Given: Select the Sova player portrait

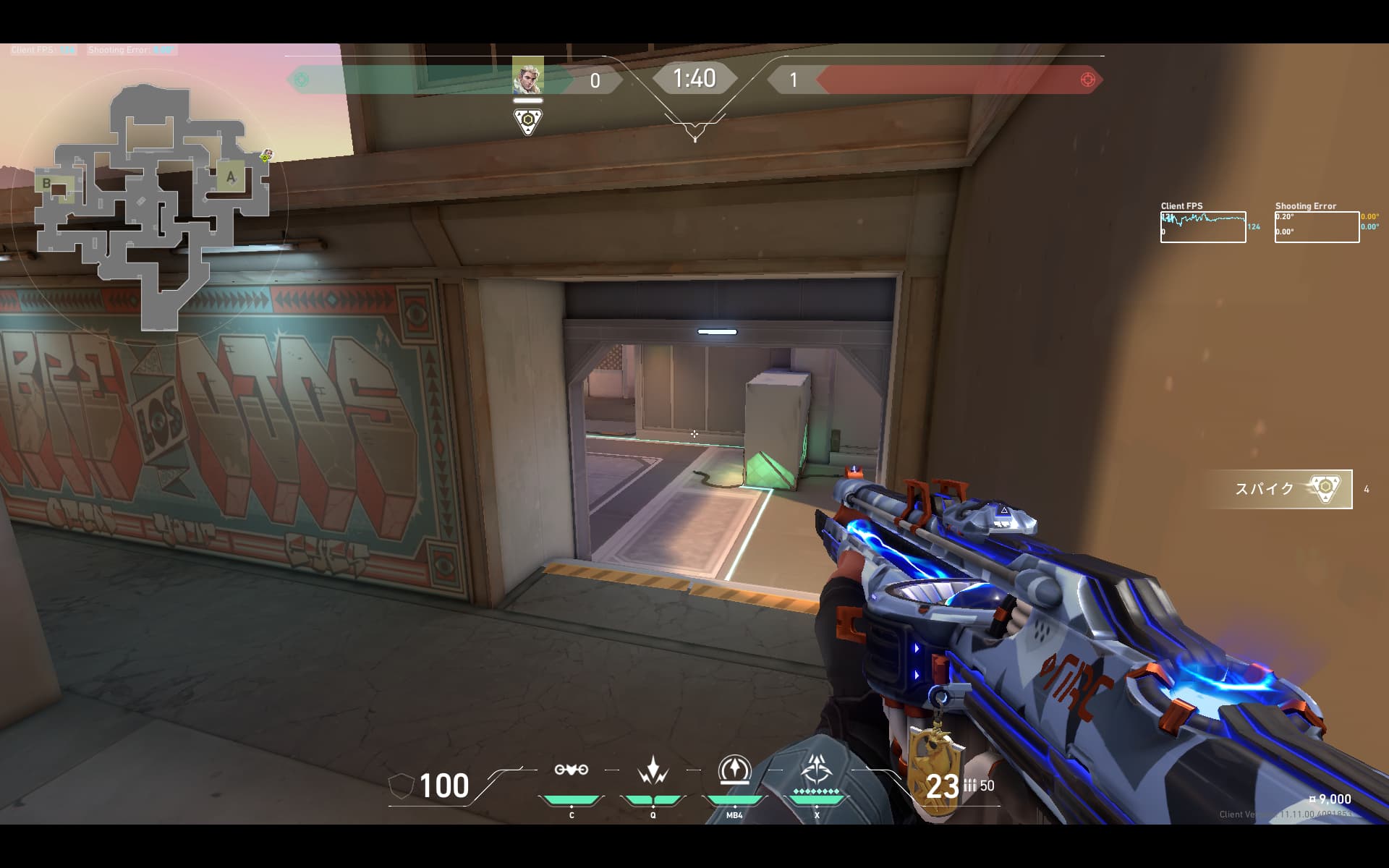Looking at the screenshot, I should click(x=527, y=76).
